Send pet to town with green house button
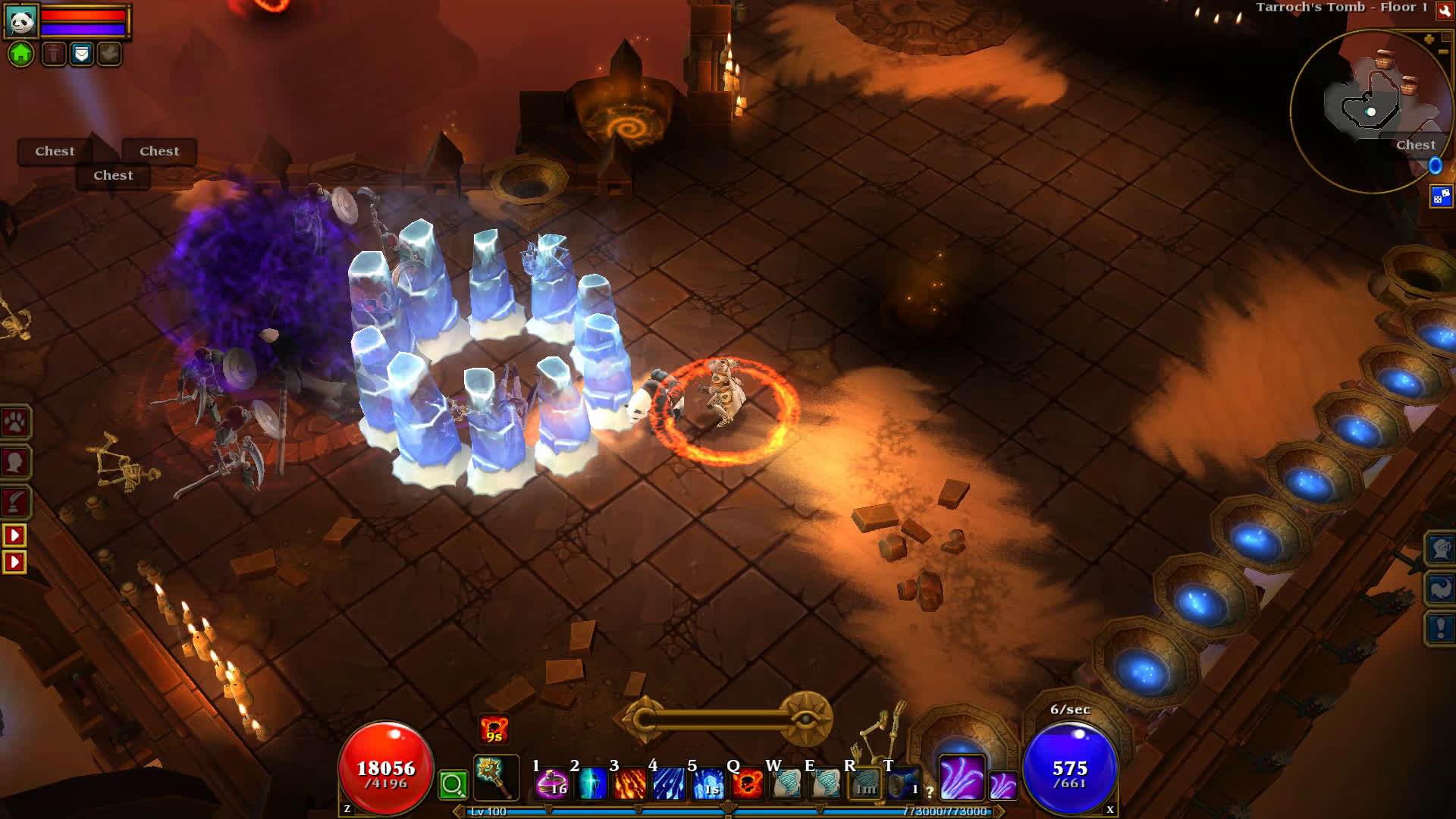This screenshot has width=1456, height=819. click(21, 54)
